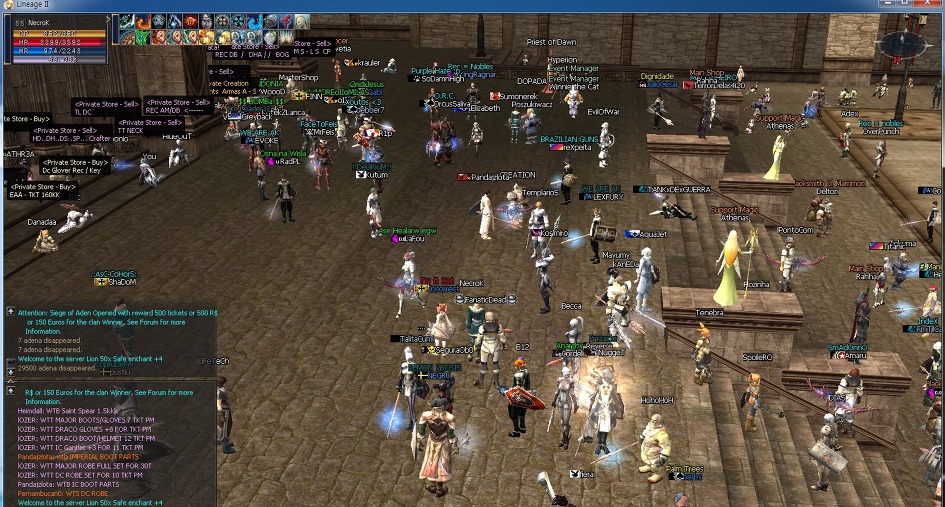Select Pernambucan0's WTS DC ROBE chat line
The height and width of the screenshot is (507, 945).
[x=67, y=494]
